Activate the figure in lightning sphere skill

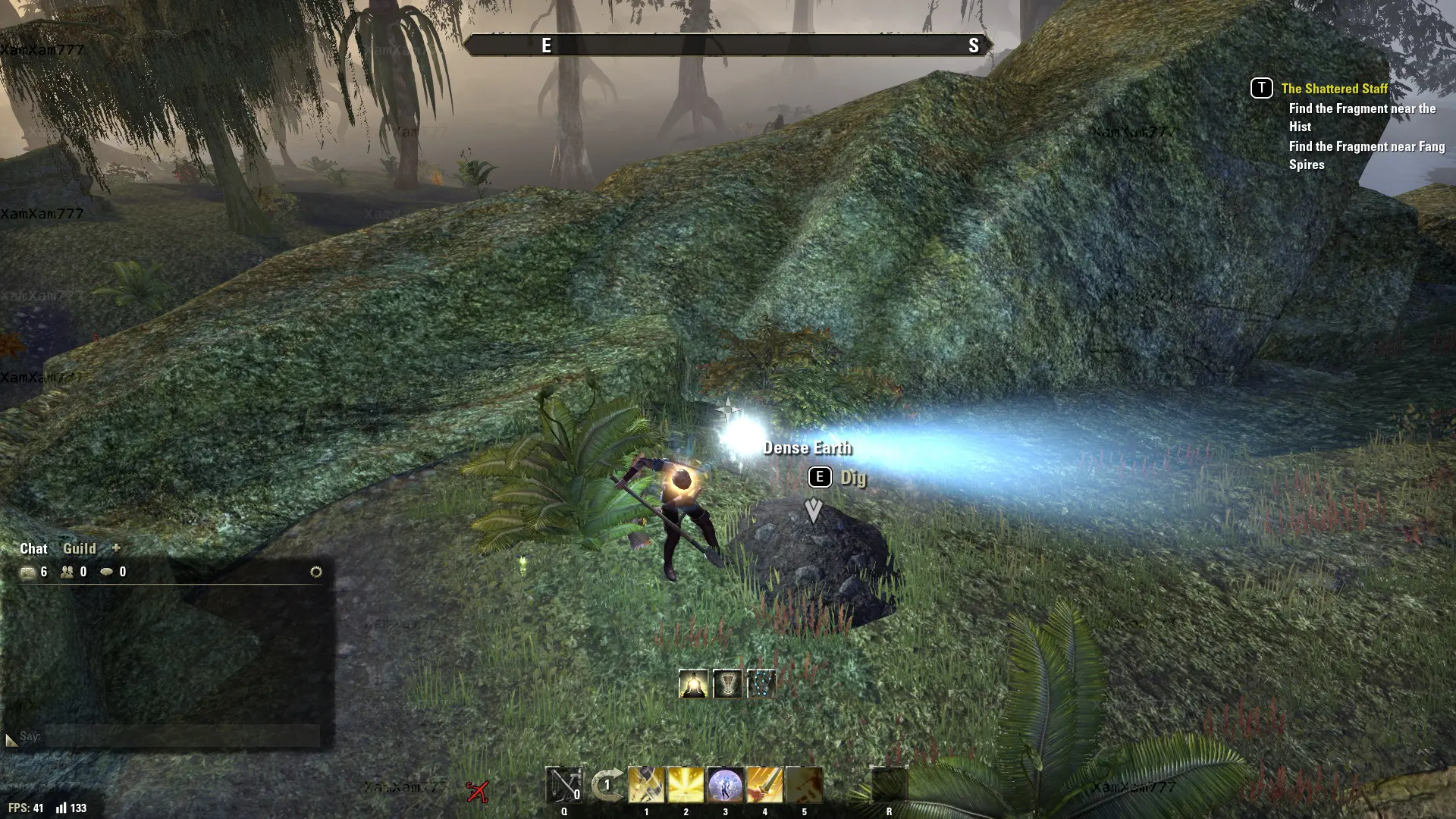[725, 785]
